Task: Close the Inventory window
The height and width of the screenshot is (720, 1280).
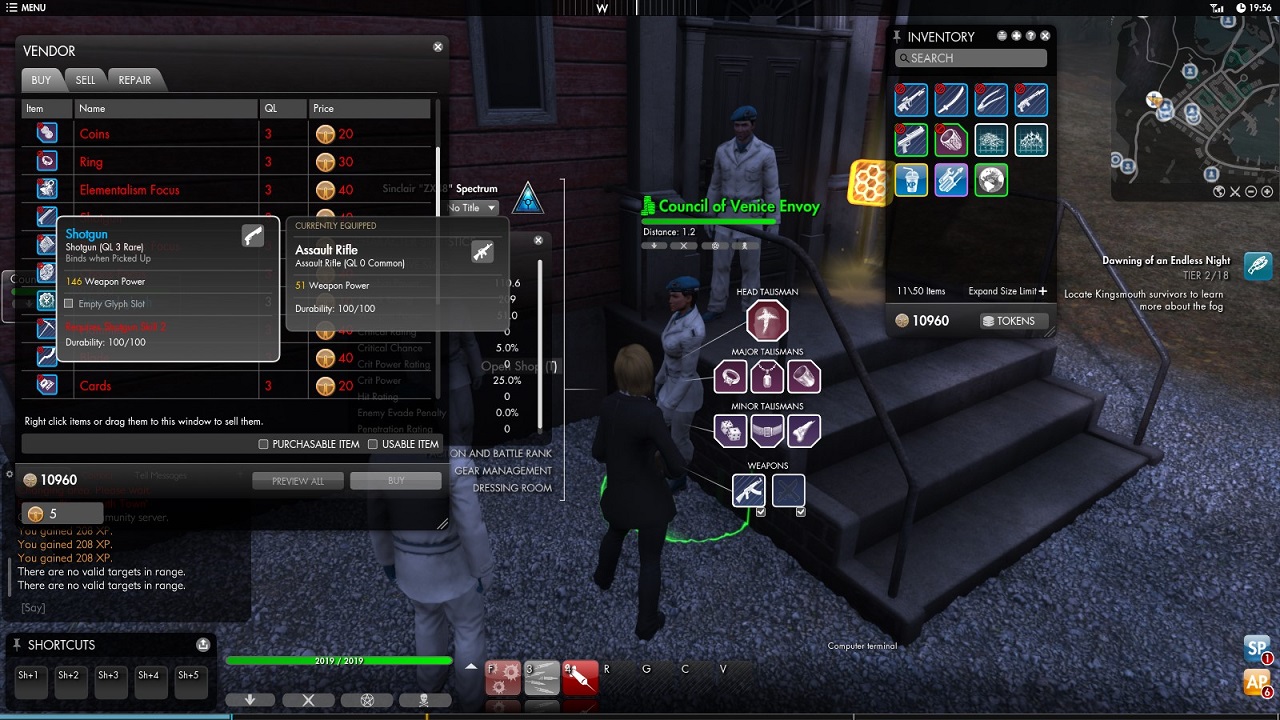Action: pyautogui.click(x=1046, y=36)
